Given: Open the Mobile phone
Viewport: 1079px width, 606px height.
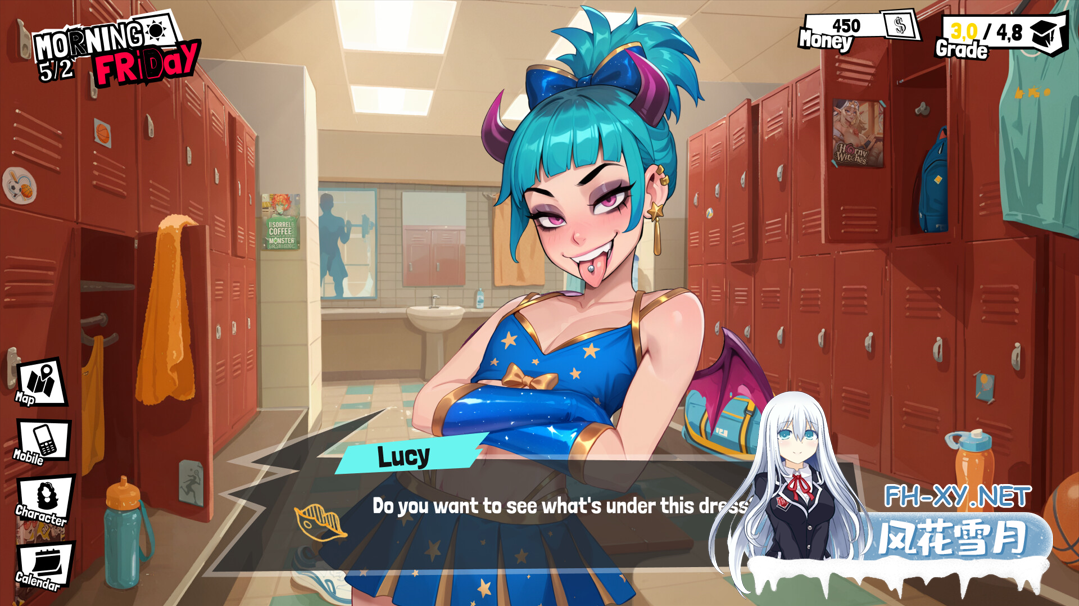Looking at the screenshot, I should pyautogui.click(x=43, y=440).
